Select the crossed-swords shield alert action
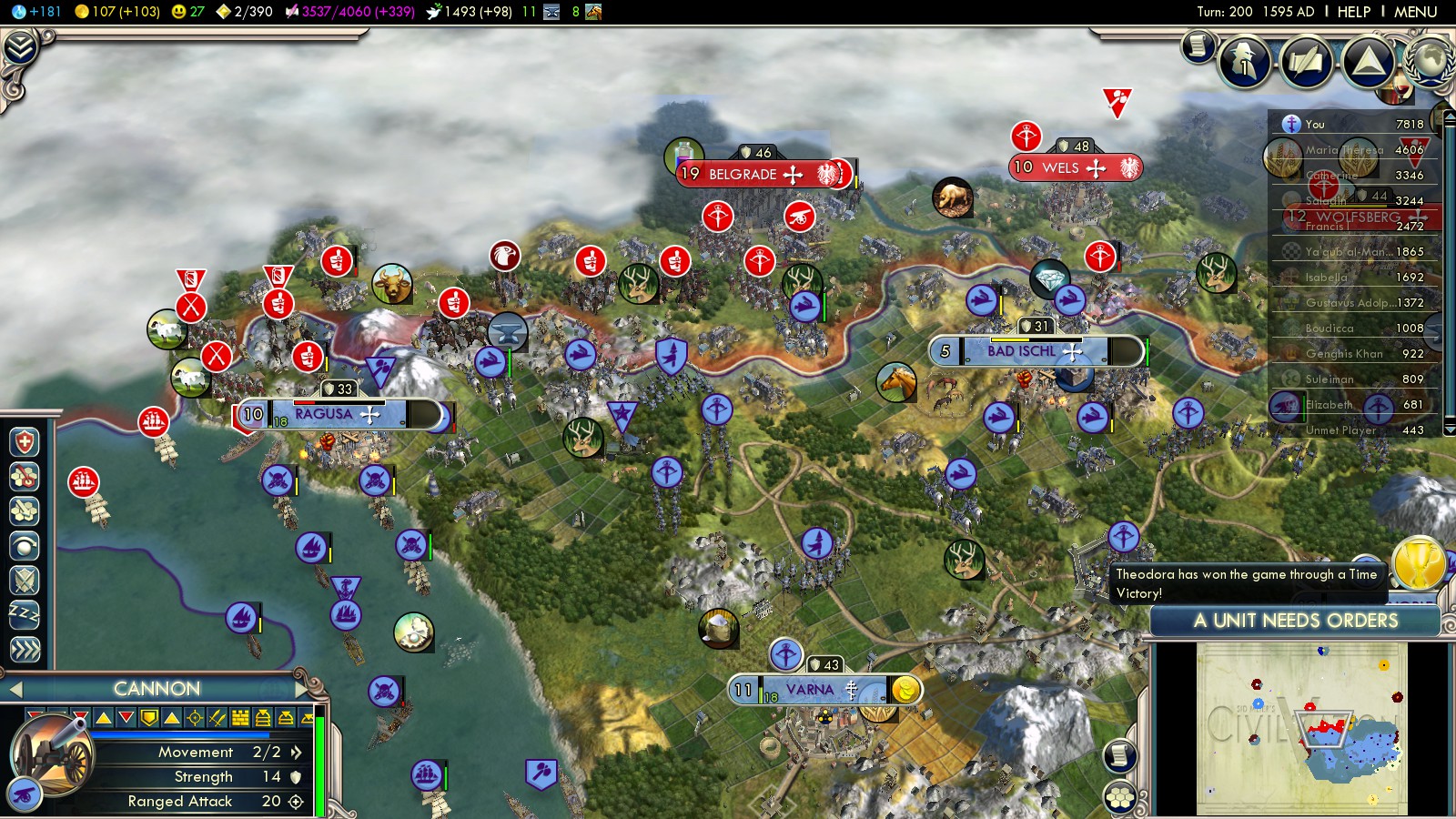 point(25,581)
